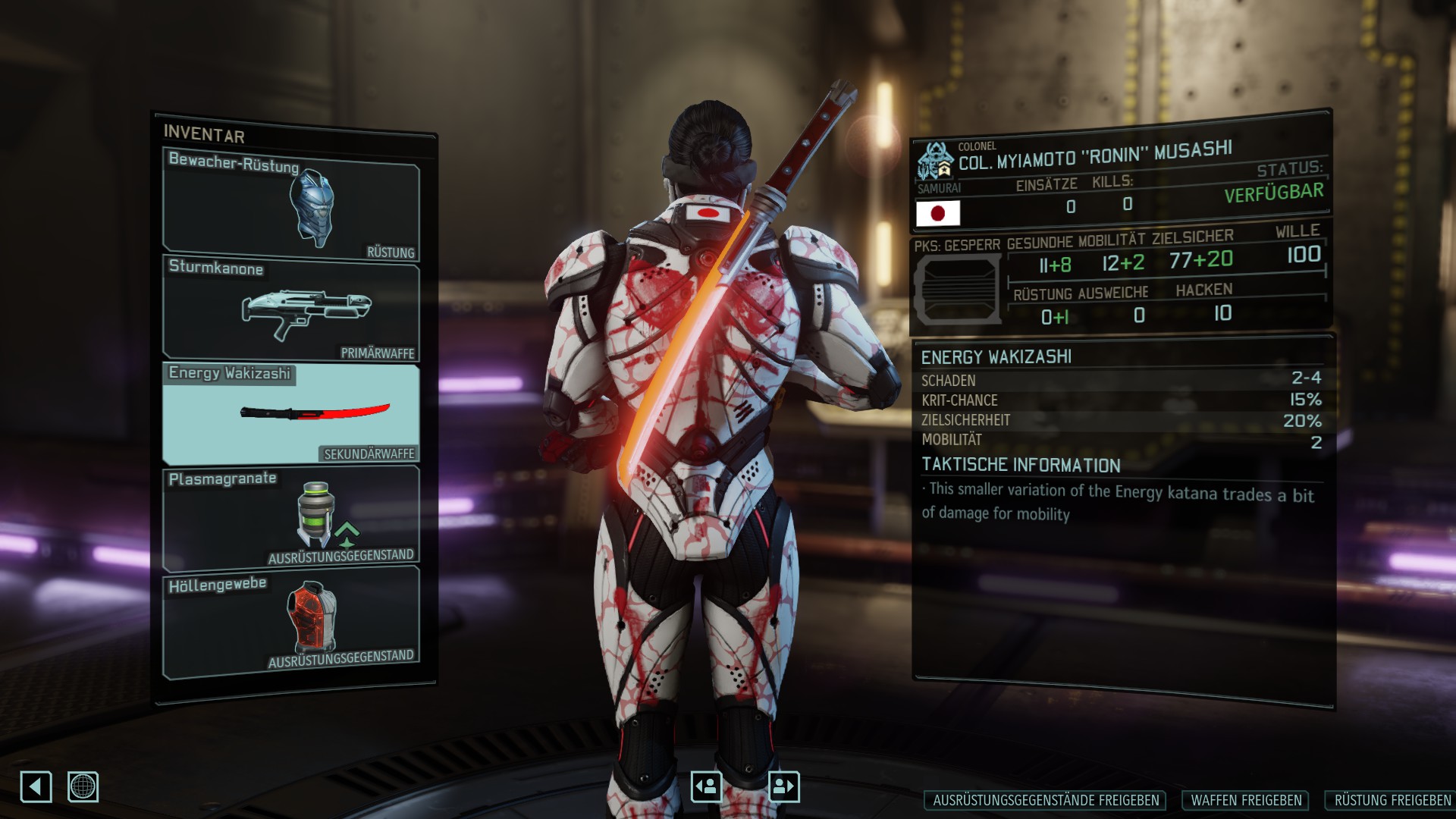Select the Bewacher-Rüstung armor slot
Viewport: 1456px width, 819px height.
tap(291, 206)
